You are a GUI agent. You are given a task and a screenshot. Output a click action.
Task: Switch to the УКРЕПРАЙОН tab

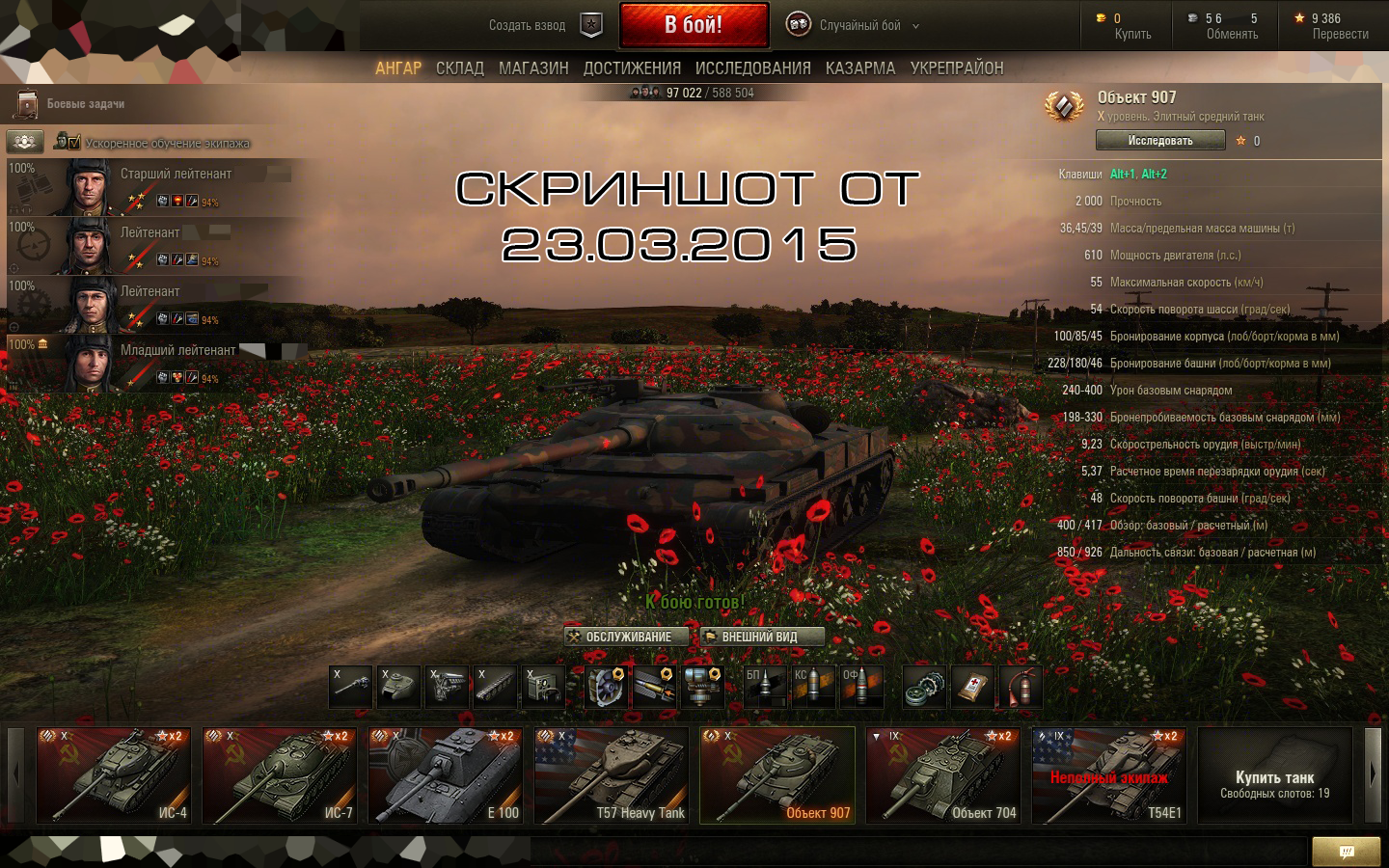[x=957, y=68]
